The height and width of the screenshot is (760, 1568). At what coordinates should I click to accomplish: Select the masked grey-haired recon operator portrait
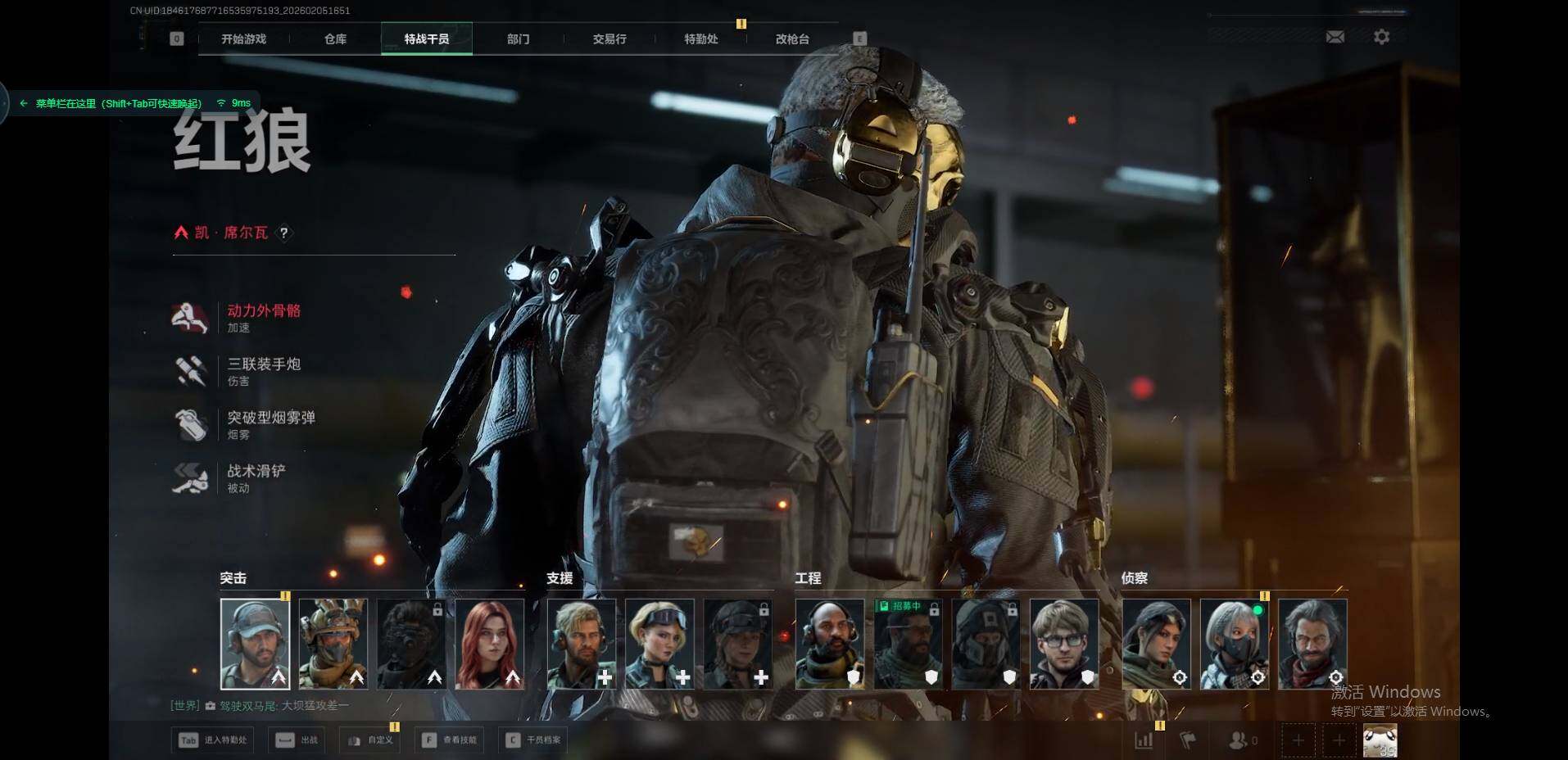[x=1235, y=644]
